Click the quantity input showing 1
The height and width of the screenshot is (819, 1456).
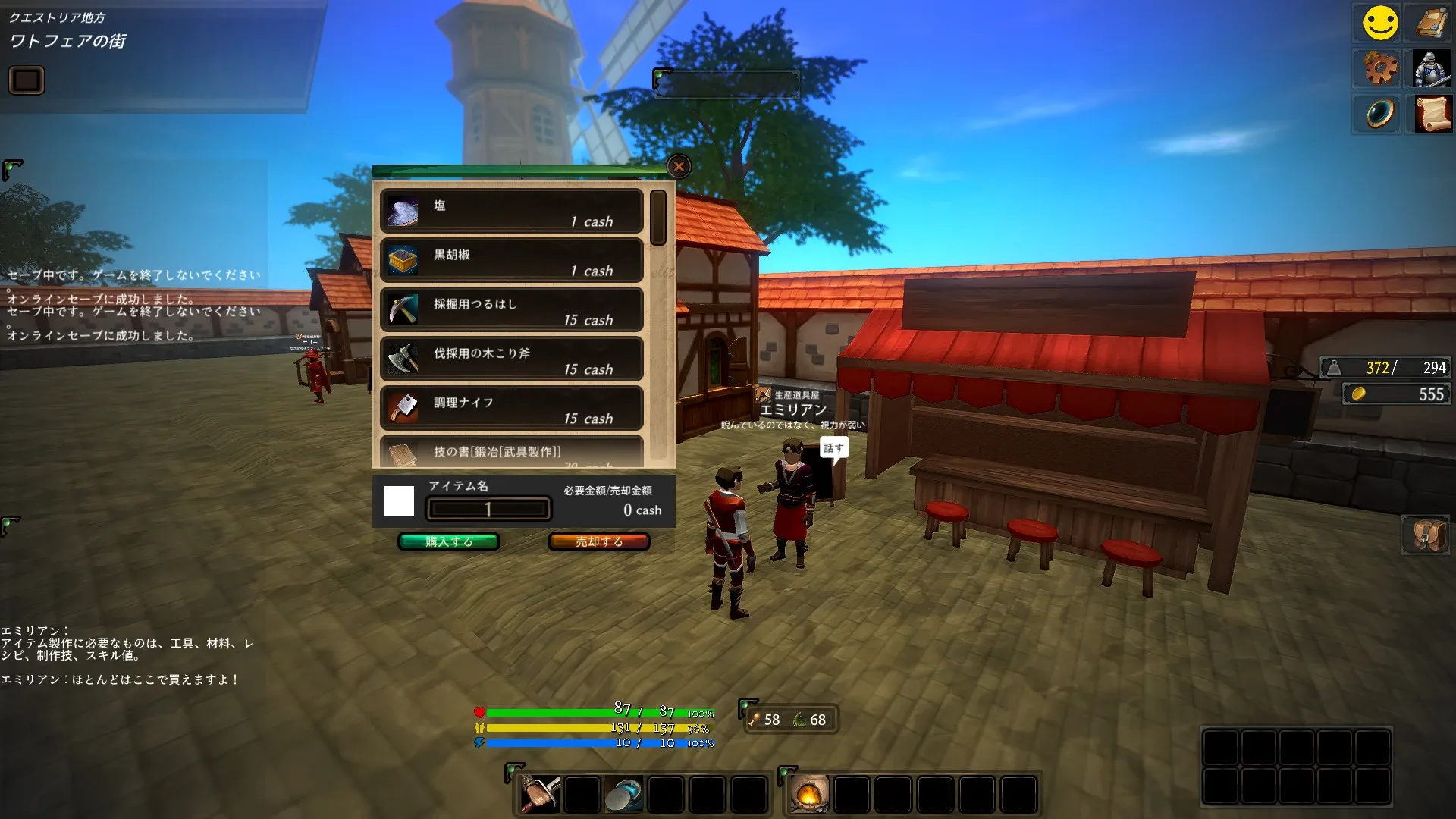pyautogui.click(x=488, y=508)
